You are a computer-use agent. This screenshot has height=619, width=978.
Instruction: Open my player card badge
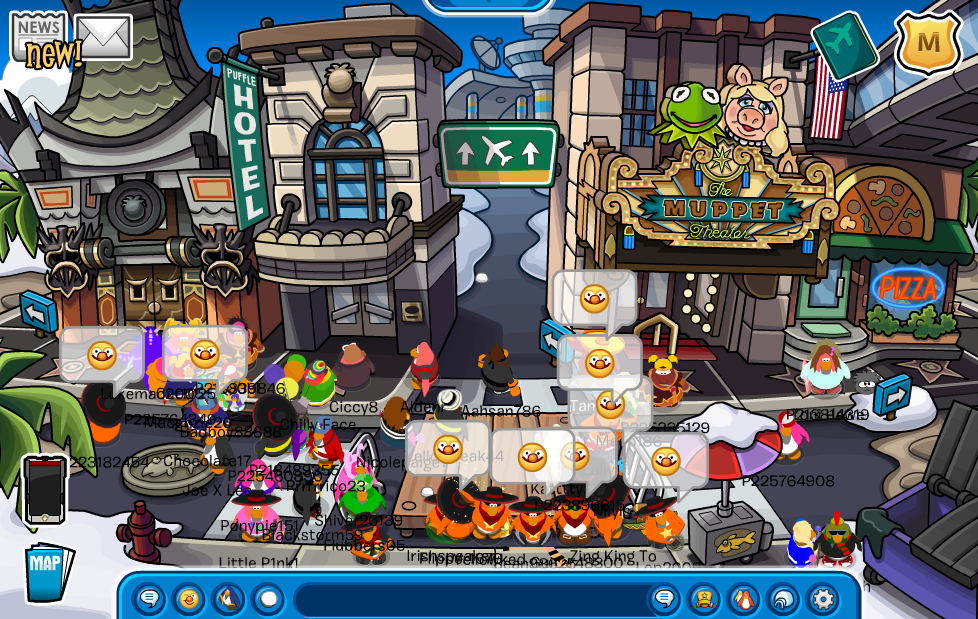click(x=704, y=599)
